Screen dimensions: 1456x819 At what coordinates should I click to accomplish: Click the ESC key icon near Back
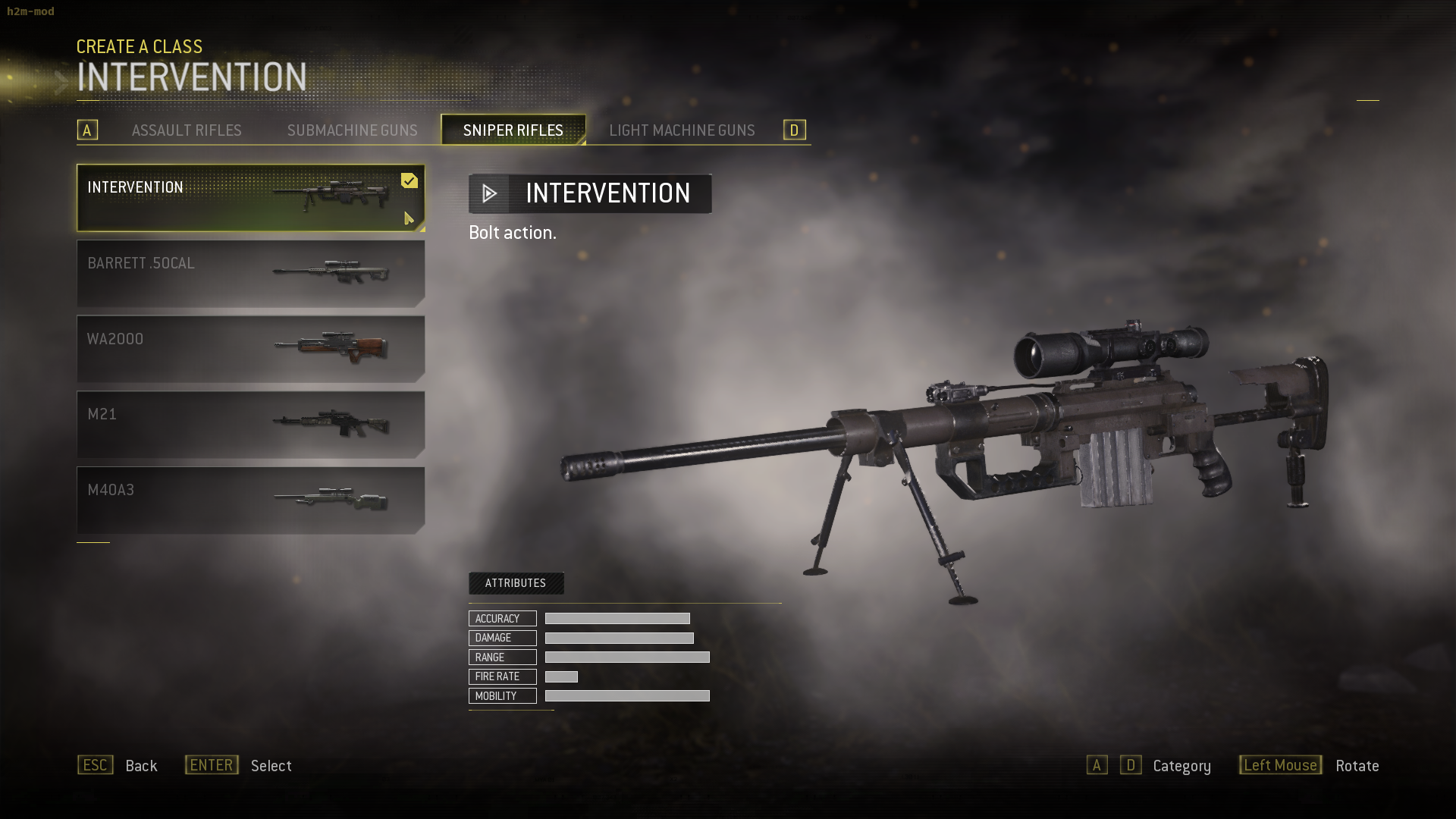coord(95,765)
